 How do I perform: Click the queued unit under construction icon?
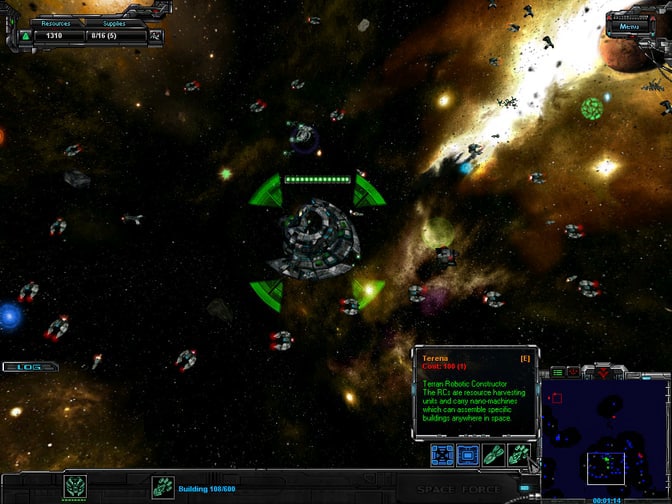[162, 487]
